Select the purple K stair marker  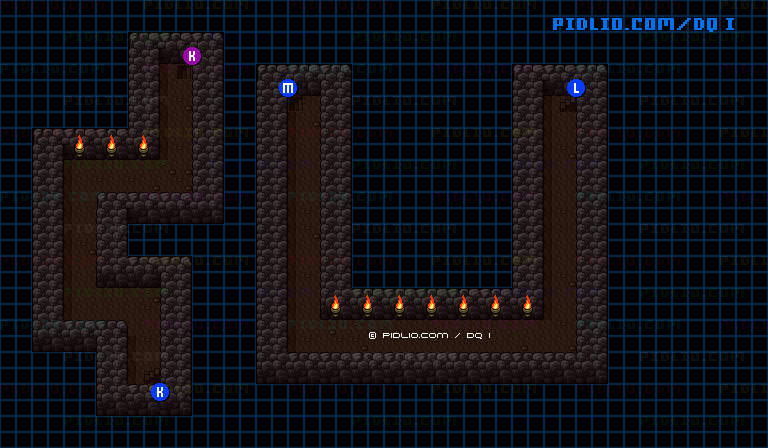[192, 56]
